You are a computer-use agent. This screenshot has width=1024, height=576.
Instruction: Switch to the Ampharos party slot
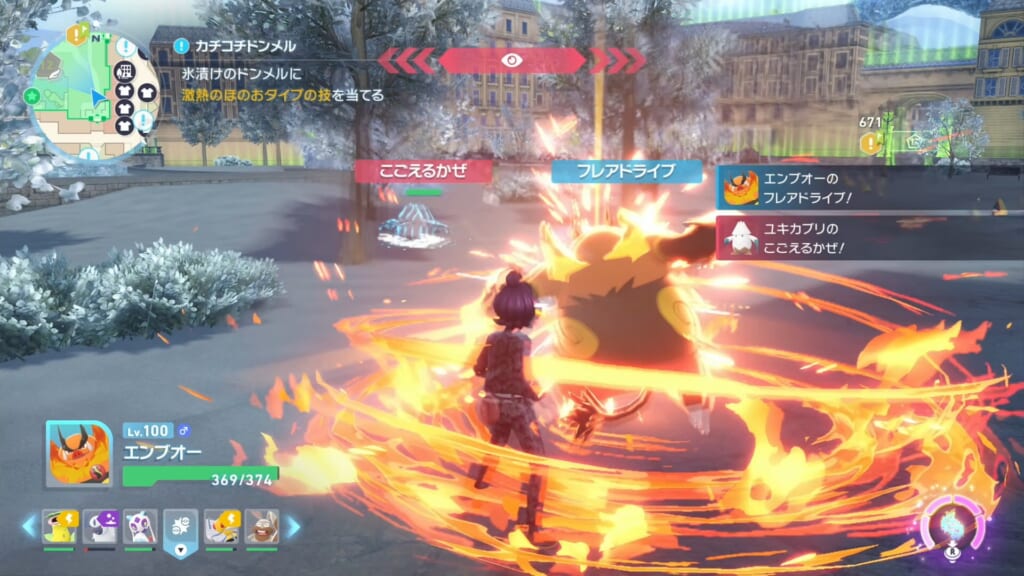[221, 526]
